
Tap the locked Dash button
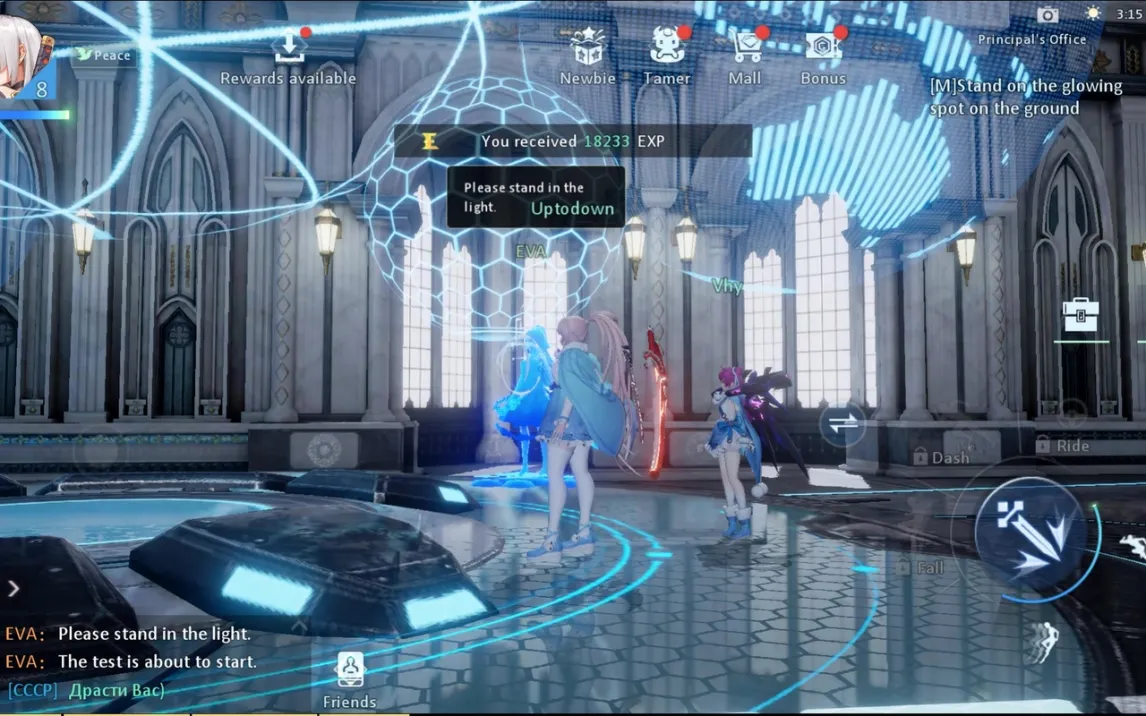point(941,457)
